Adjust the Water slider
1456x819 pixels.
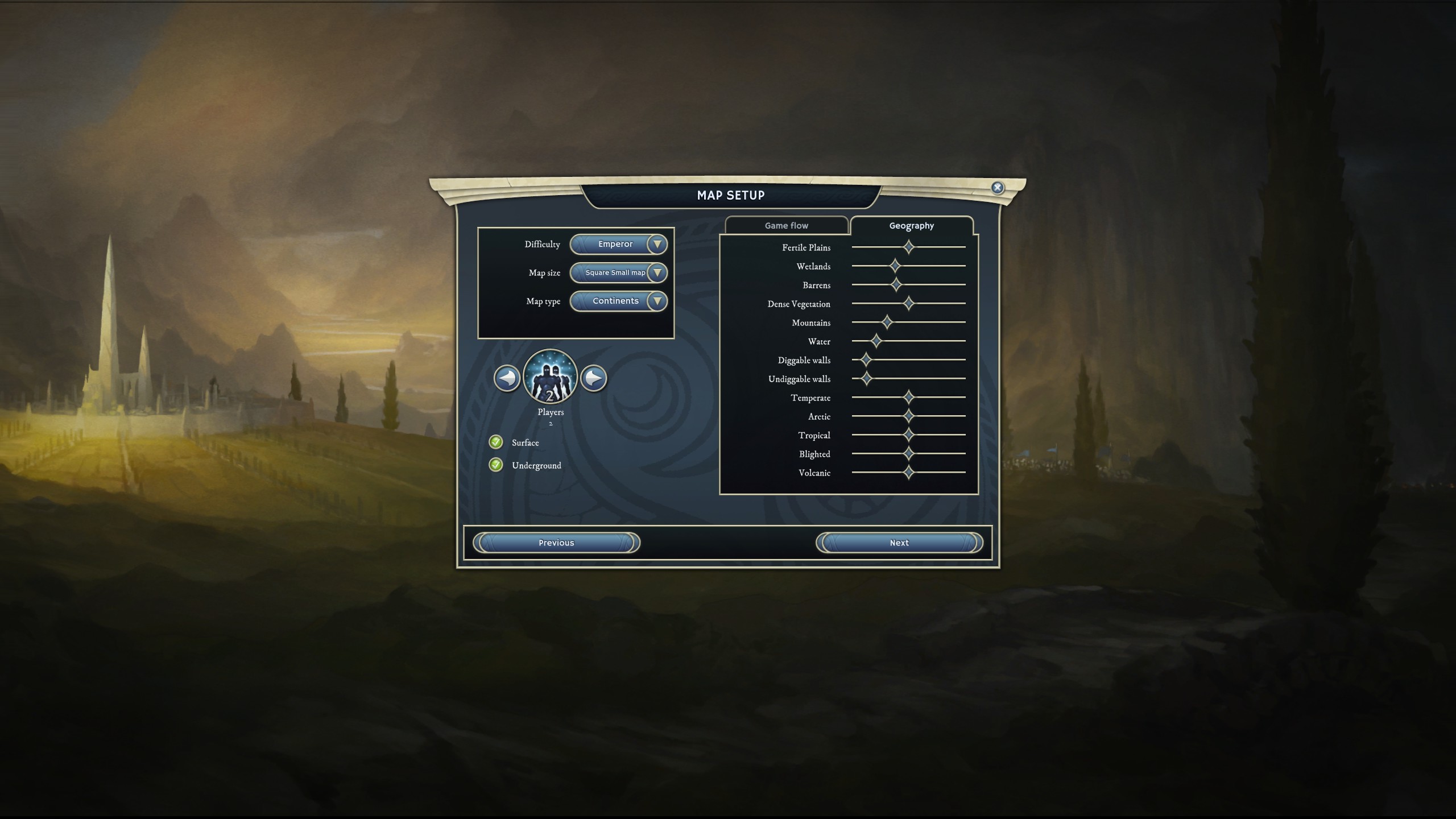click(x=876, y=341)
